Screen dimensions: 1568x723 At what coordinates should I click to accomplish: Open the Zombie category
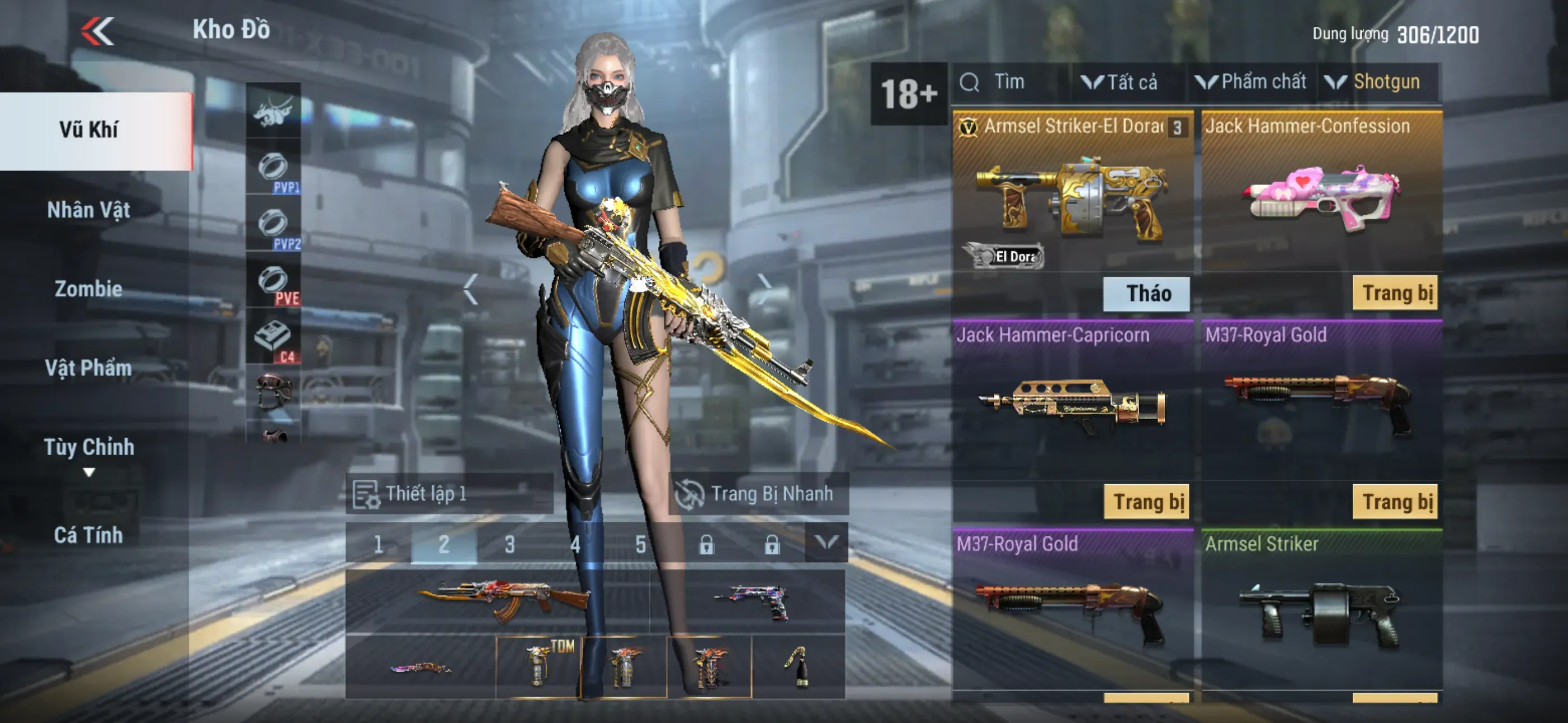click(89, 289)
